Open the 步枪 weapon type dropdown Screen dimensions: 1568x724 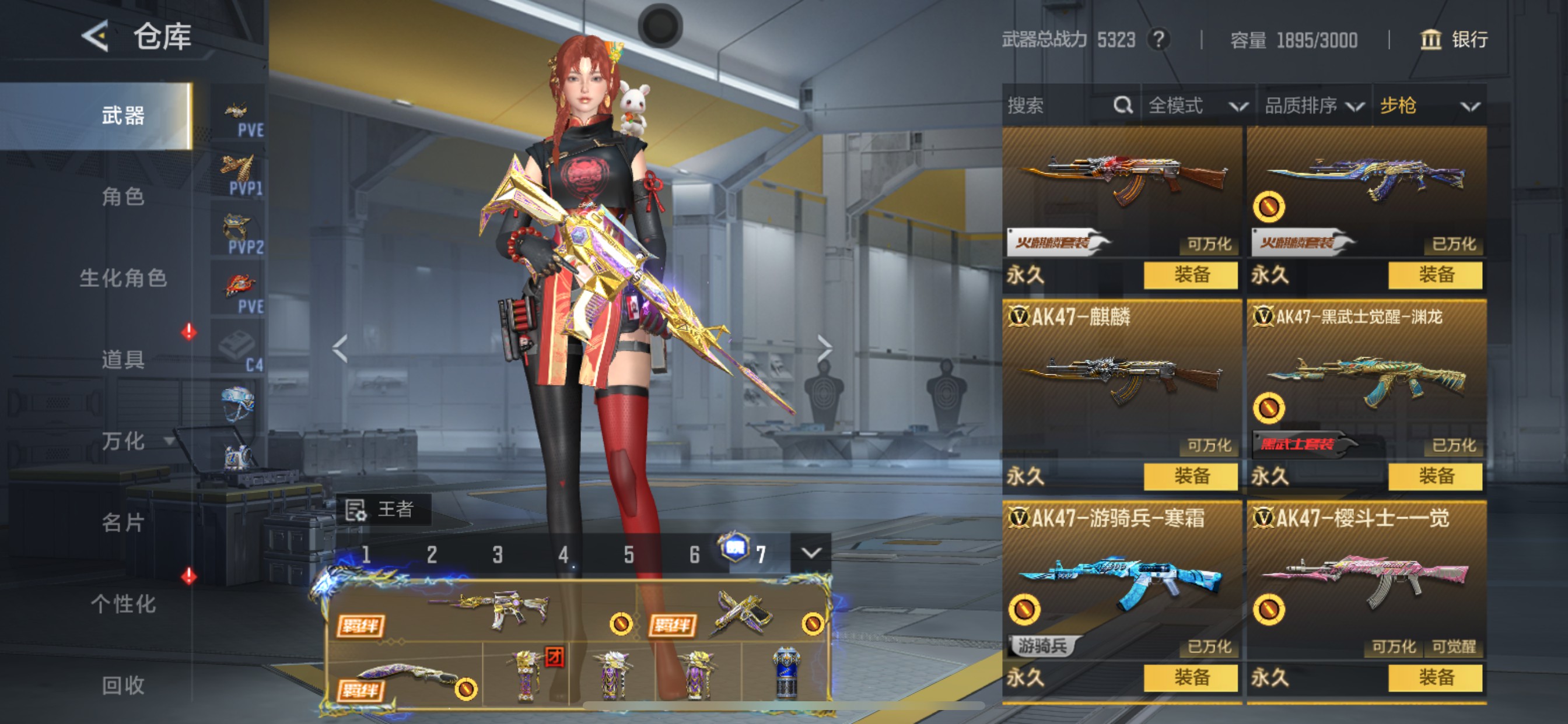(x=1429, y=106)
